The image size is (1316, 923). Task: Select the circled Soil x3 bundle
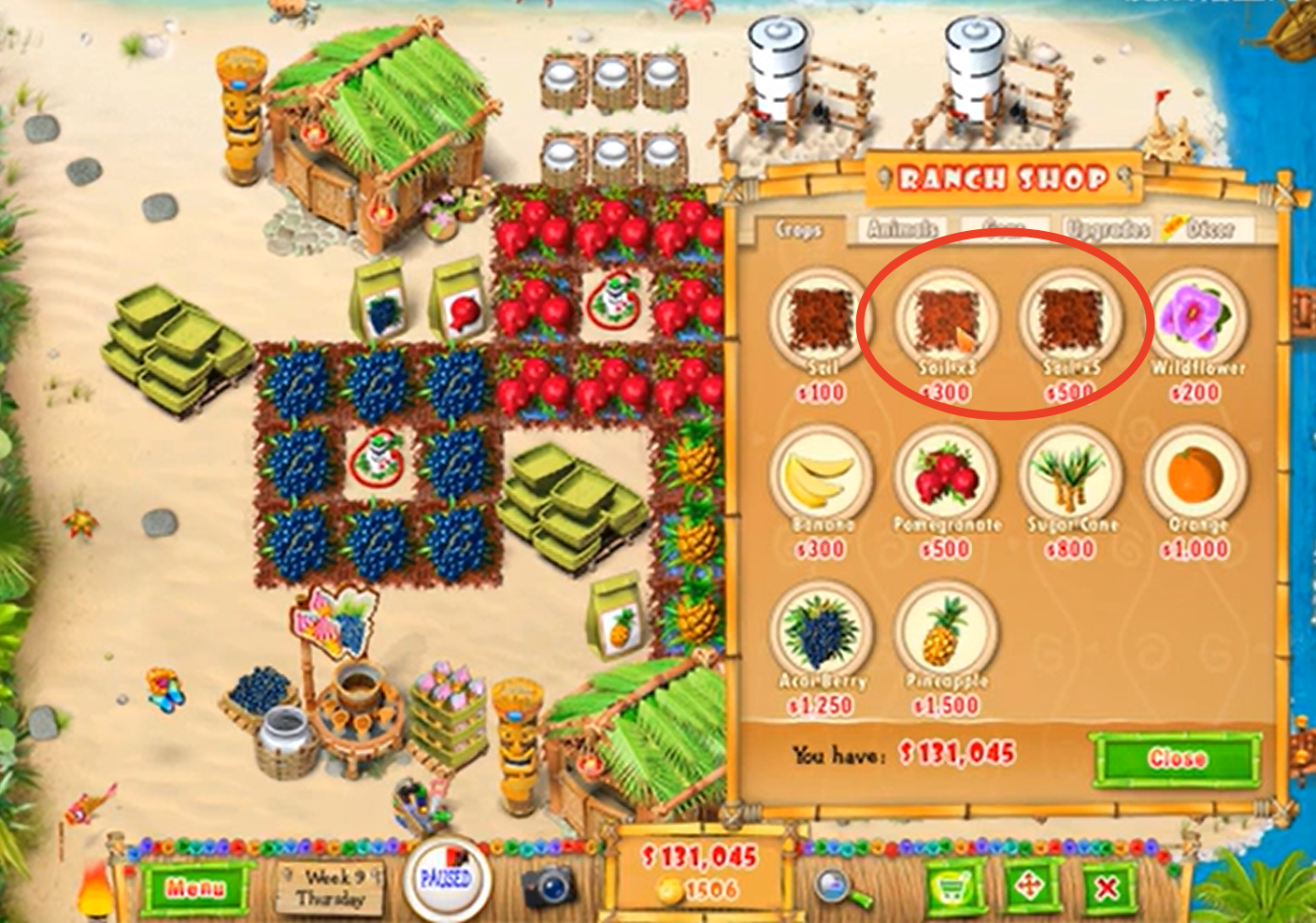click(948, 319)
